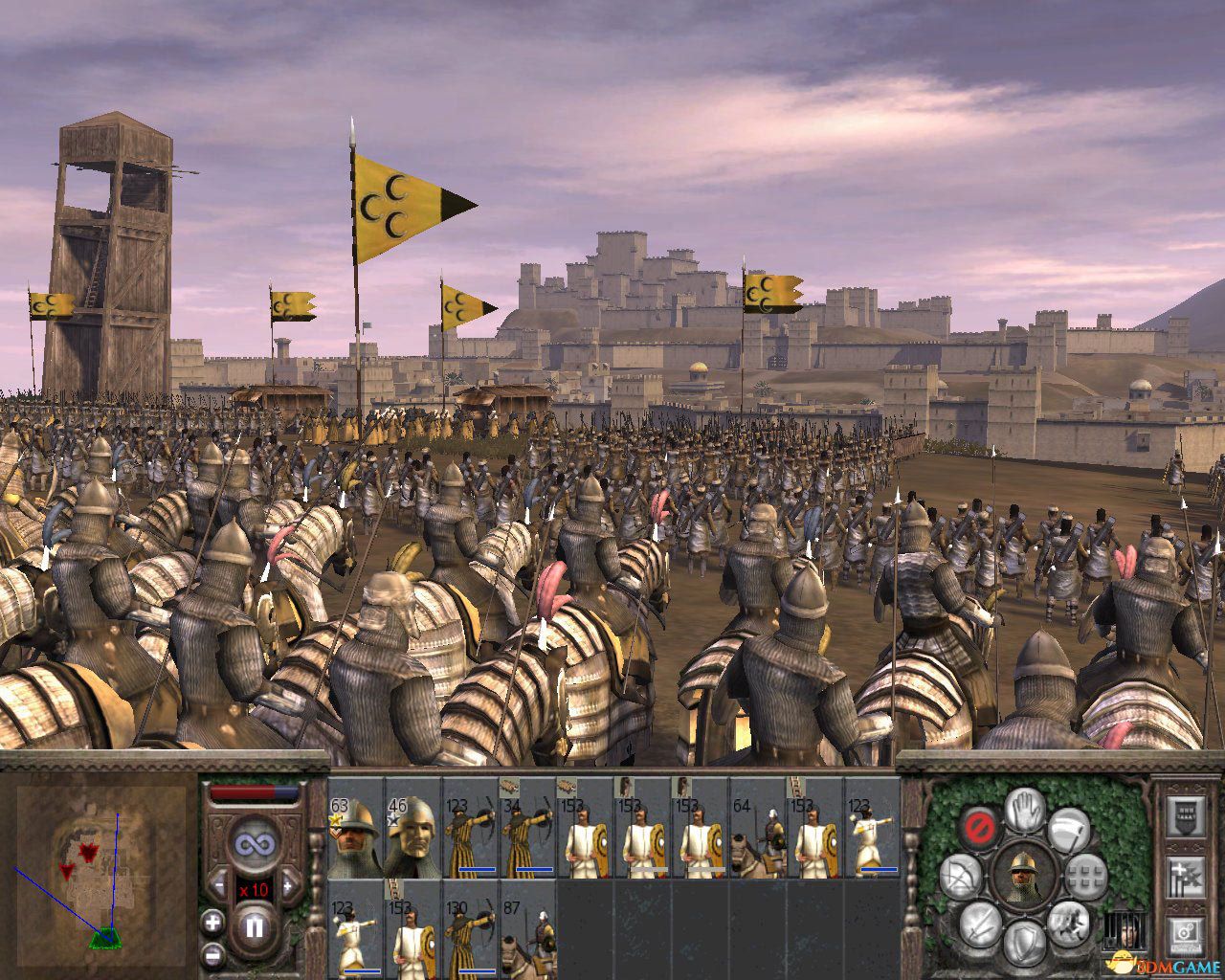1225x980 pixels.
Task: Click the battle morale balance bar
Action: (x=255, y=791)
